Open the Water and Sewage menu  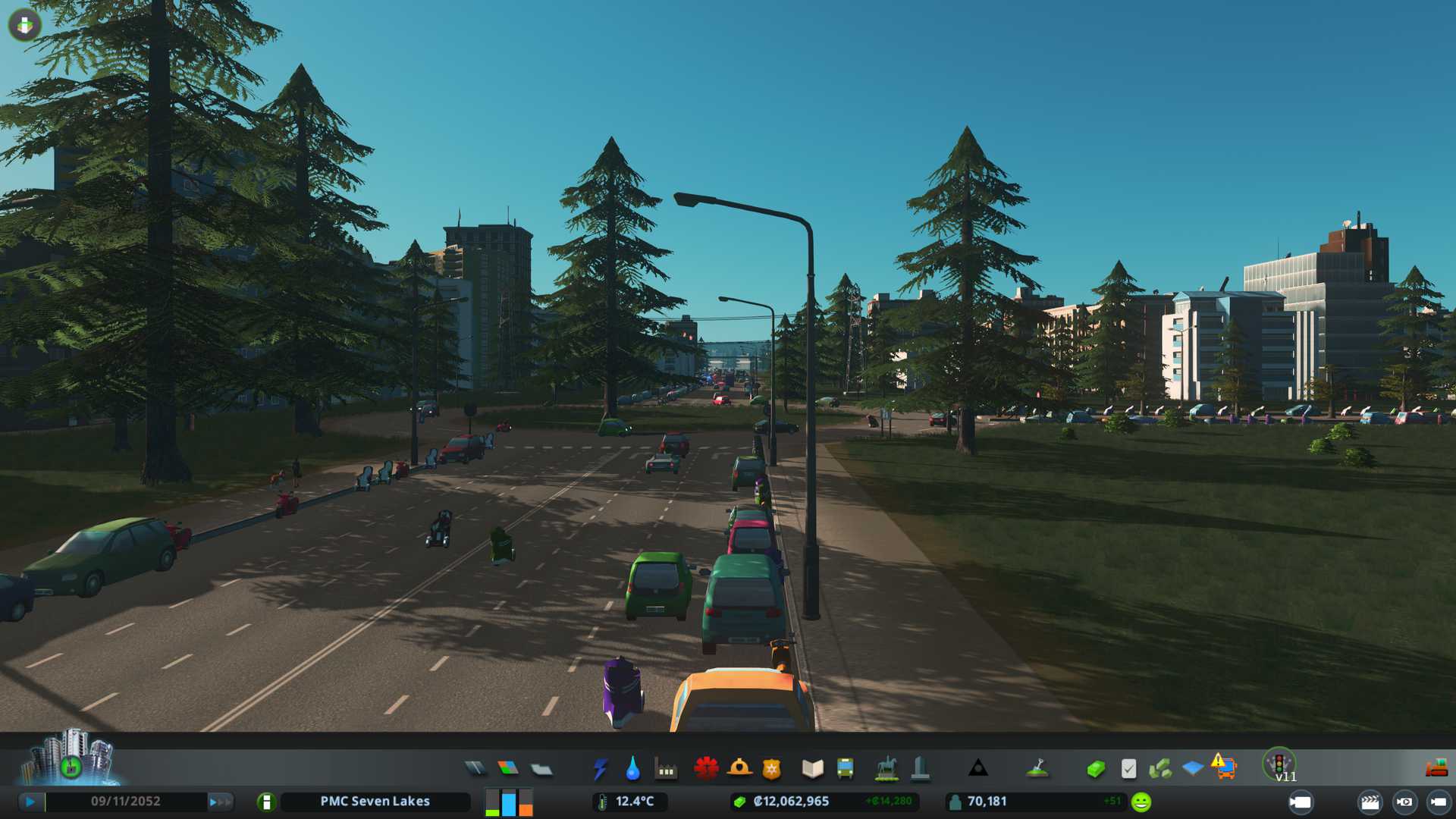632,769
